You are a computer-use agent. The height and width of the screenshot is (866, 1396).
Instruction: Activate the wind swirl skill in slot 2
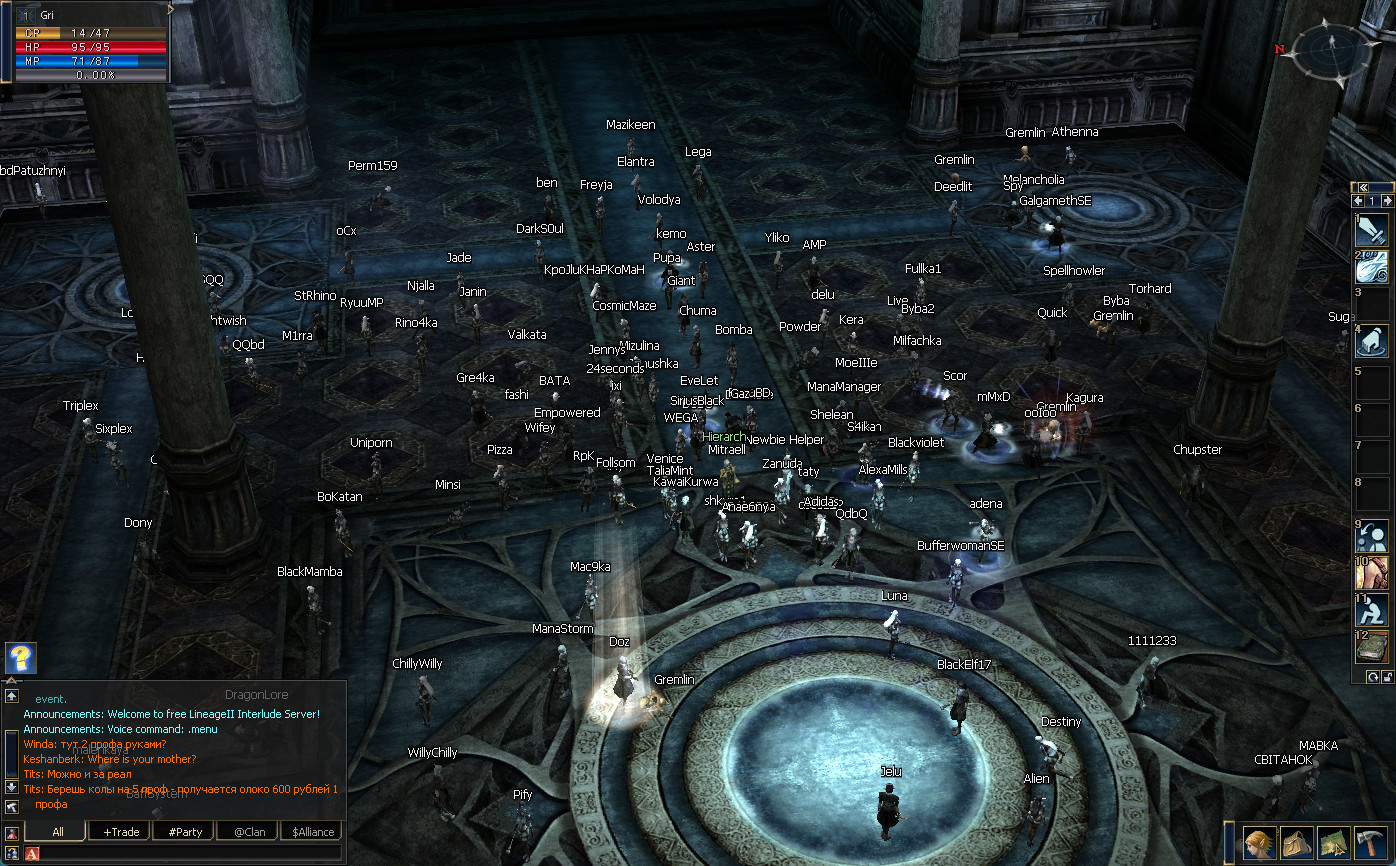click(1371, 267)
